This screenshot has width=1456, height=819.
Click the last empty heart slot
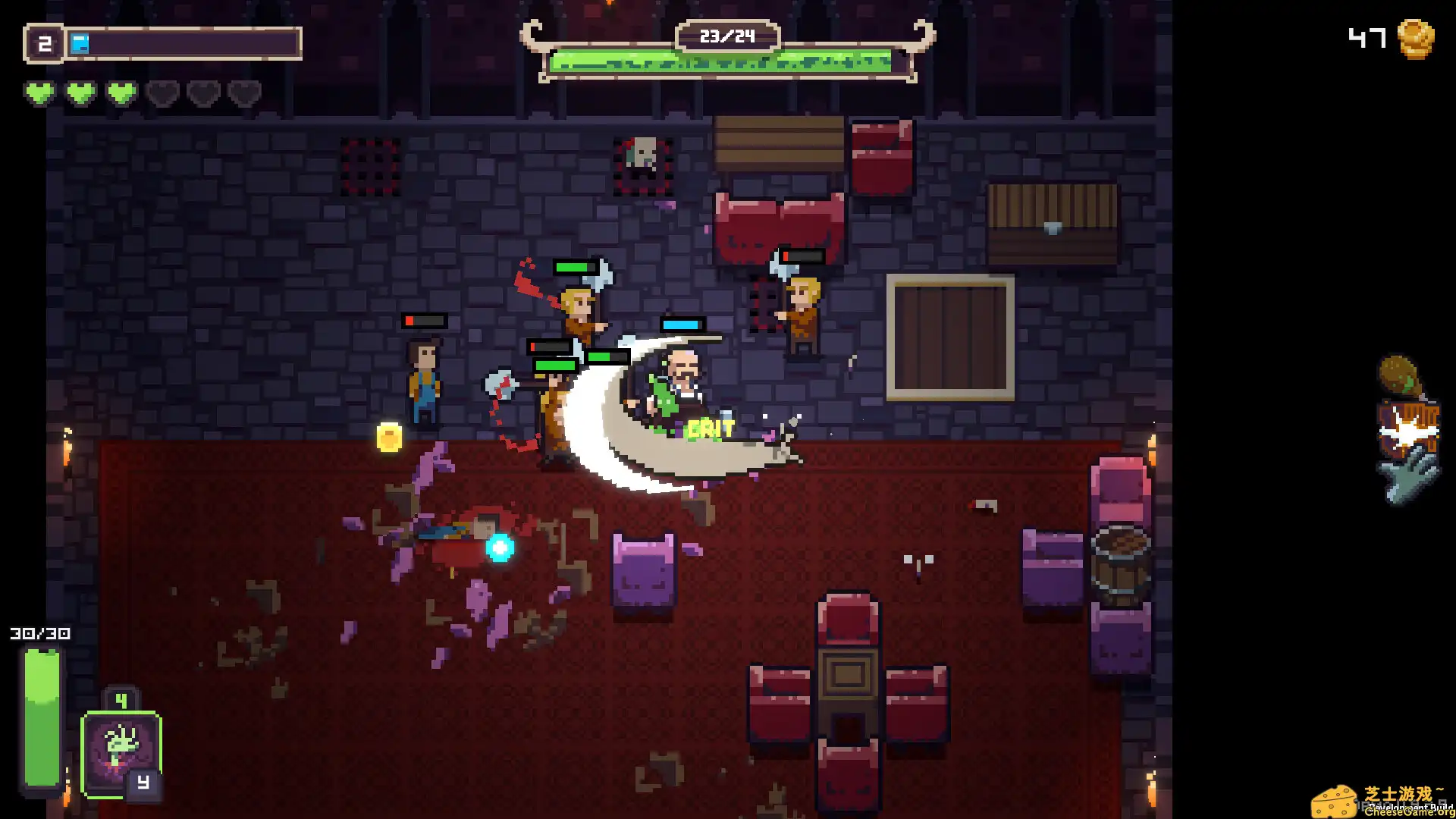pos(243,93)
